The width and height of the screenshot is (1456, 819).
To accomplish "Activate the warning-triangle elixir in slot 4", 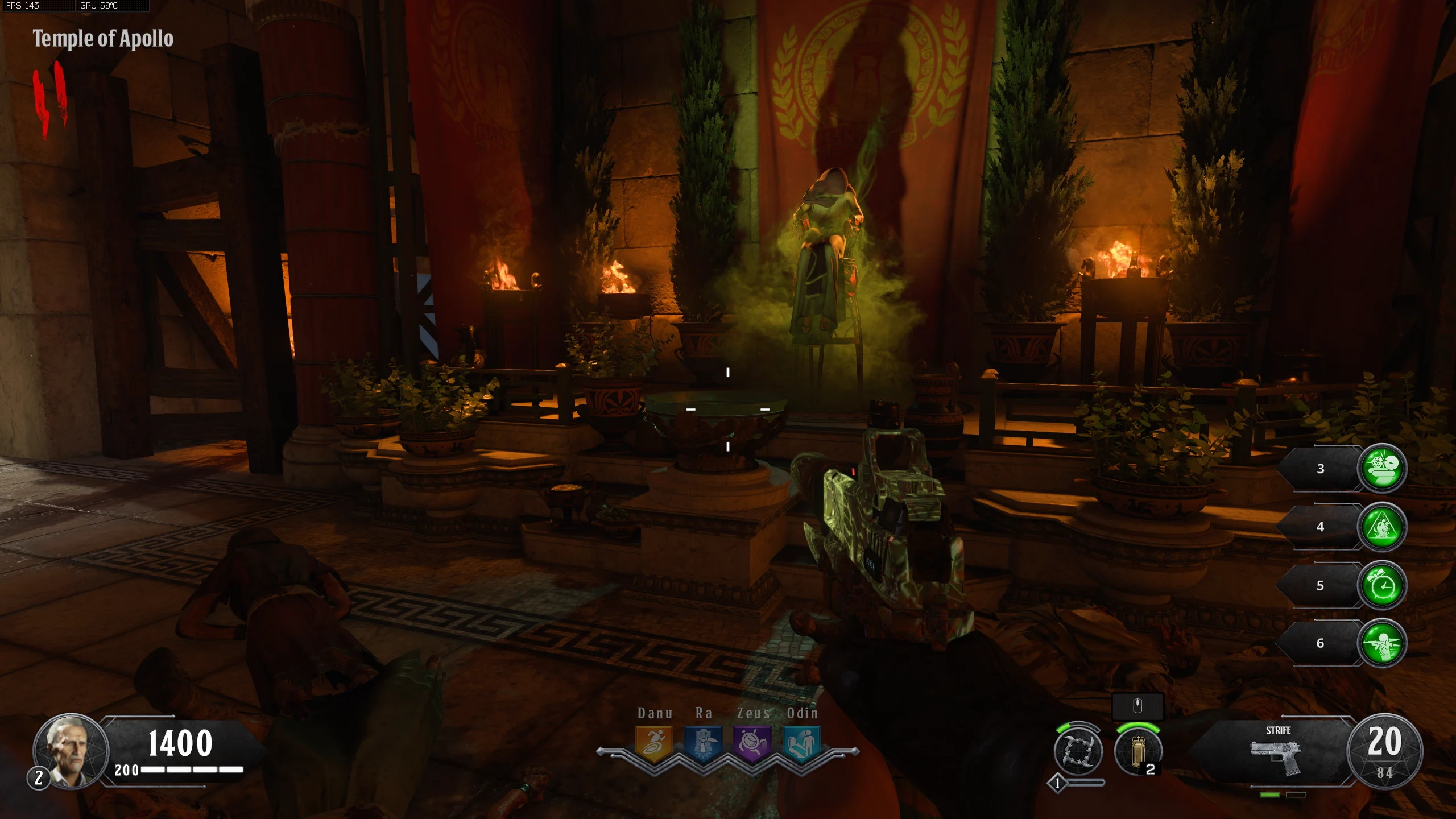I will (1382, 527).
